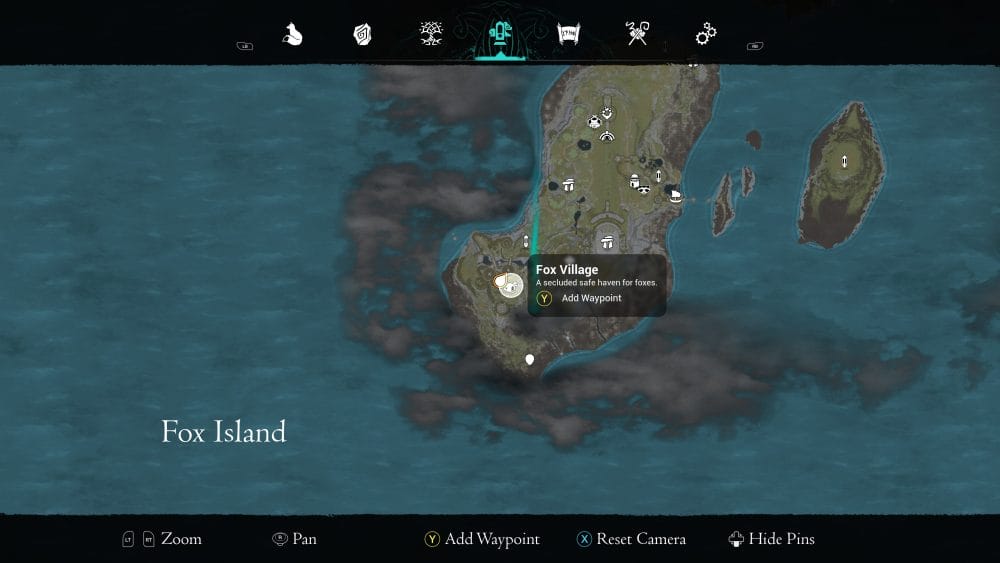Screen dimensions: 1000x563
Task: Open the crossed tools tab
Action: point(637,36)
